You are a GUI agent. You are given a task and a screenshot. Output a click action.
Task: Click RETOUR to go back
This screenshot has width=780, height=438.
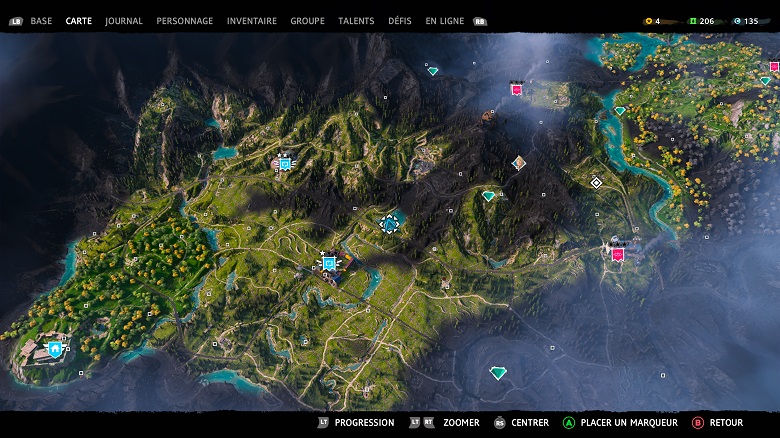[726, 423]
